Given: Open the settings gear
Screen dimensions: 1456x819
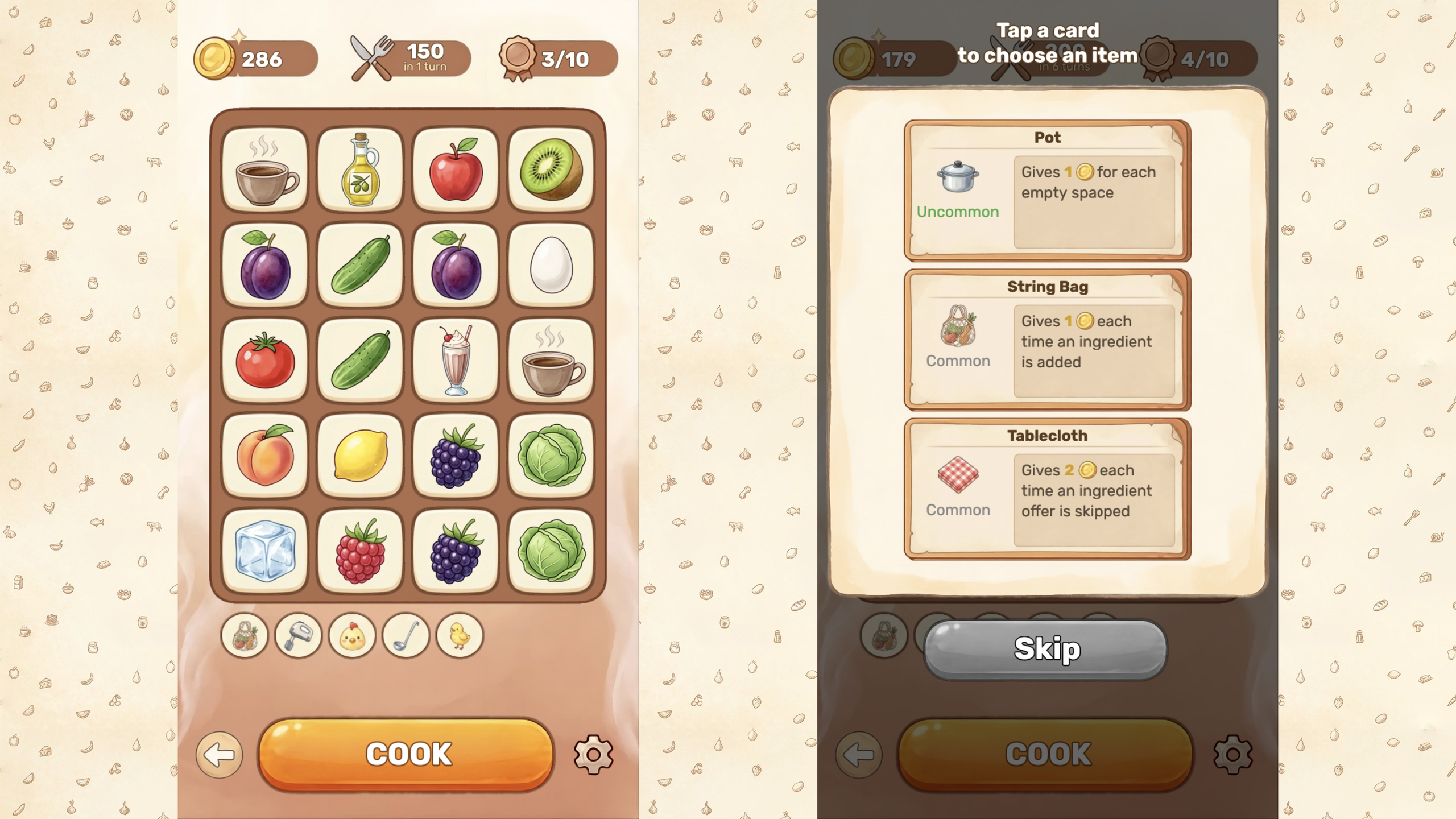Looking at the screenshot, I should [594, 755].
